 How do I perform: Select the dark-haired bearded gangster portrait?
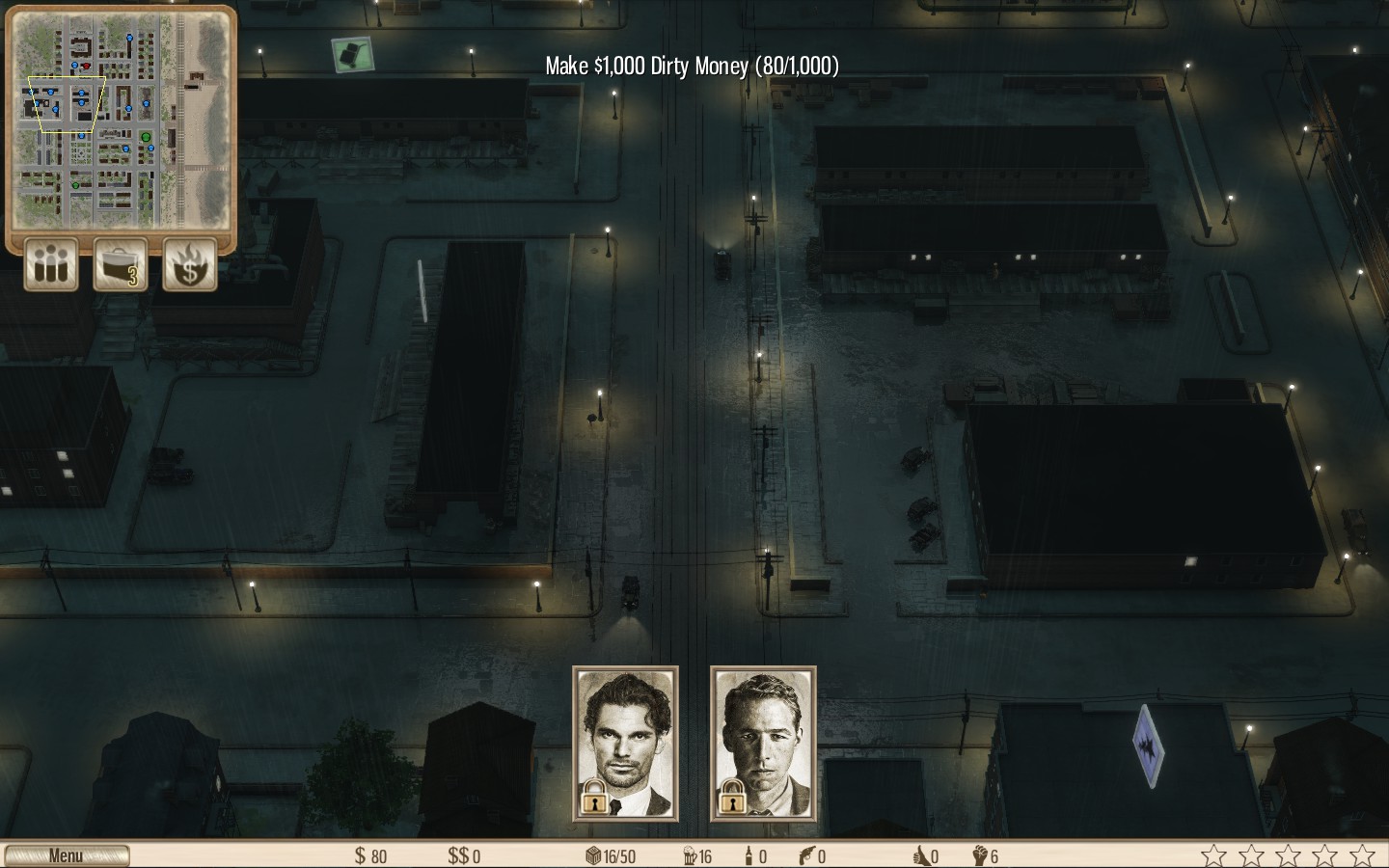(x=625, y=744)
